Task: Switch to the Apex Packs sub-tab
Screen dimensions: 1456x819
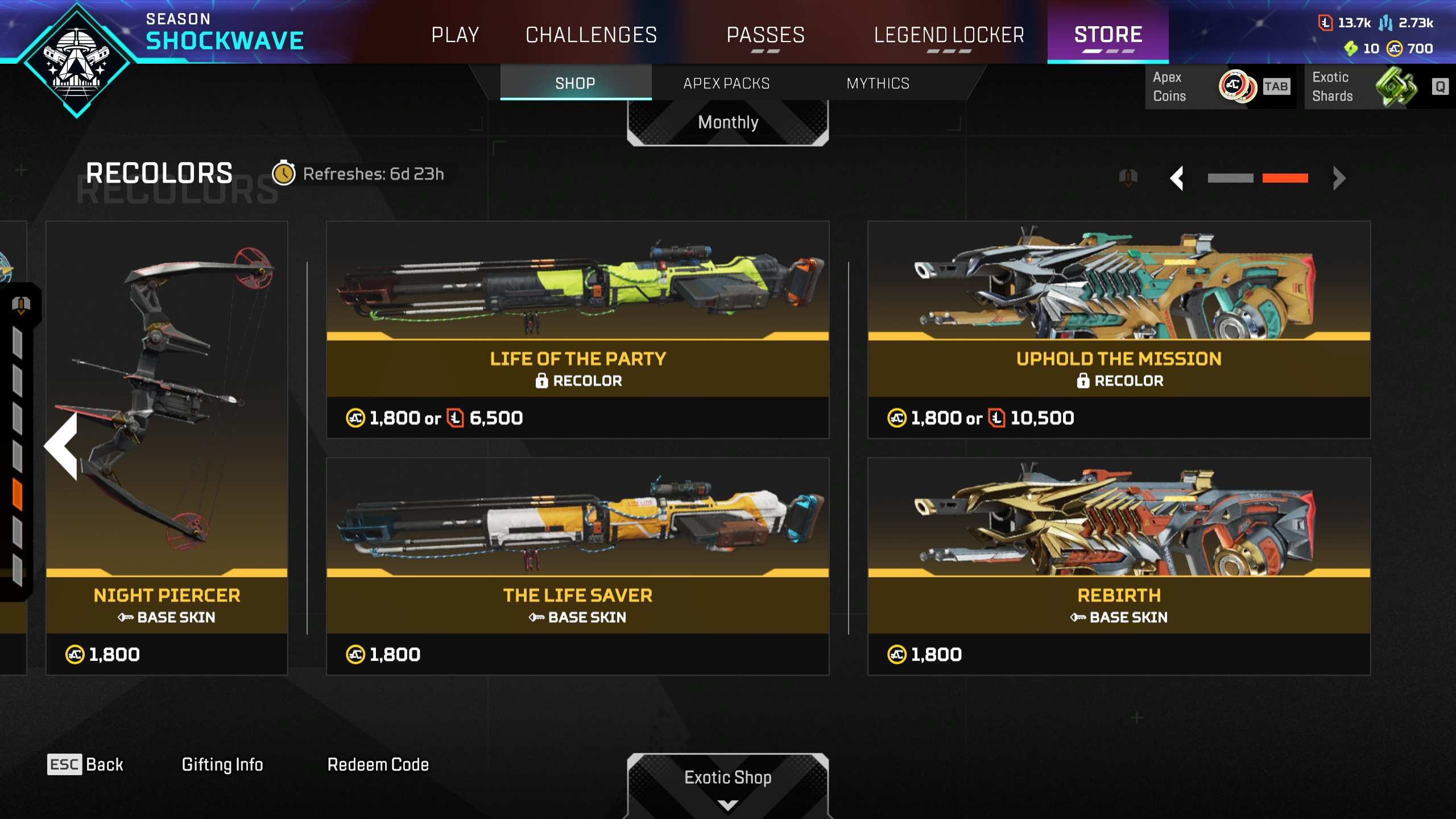Action: click(726, 84)
